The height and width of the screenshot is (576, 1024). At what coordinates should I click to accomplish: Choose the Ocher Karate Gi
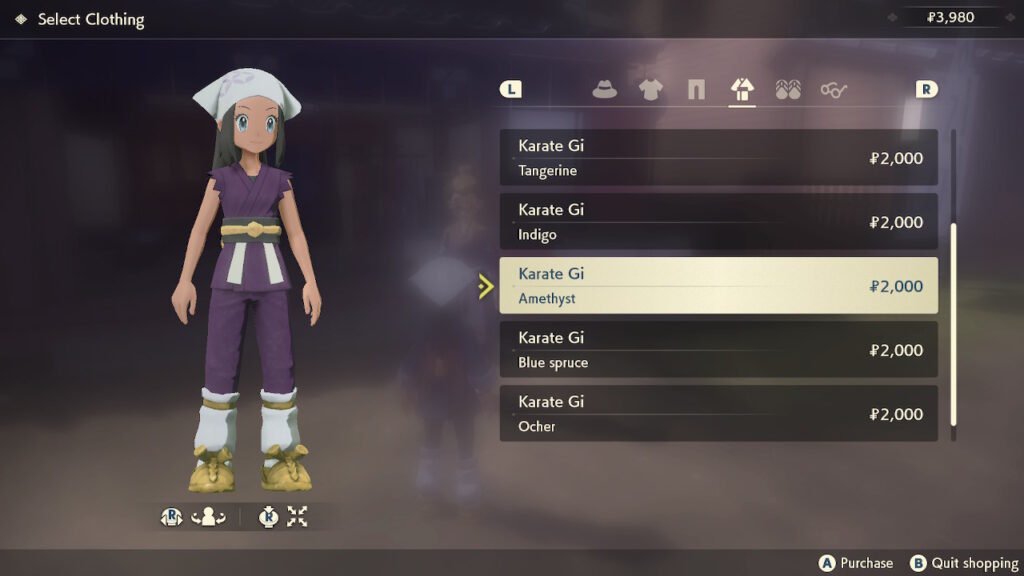coord(718,414)
